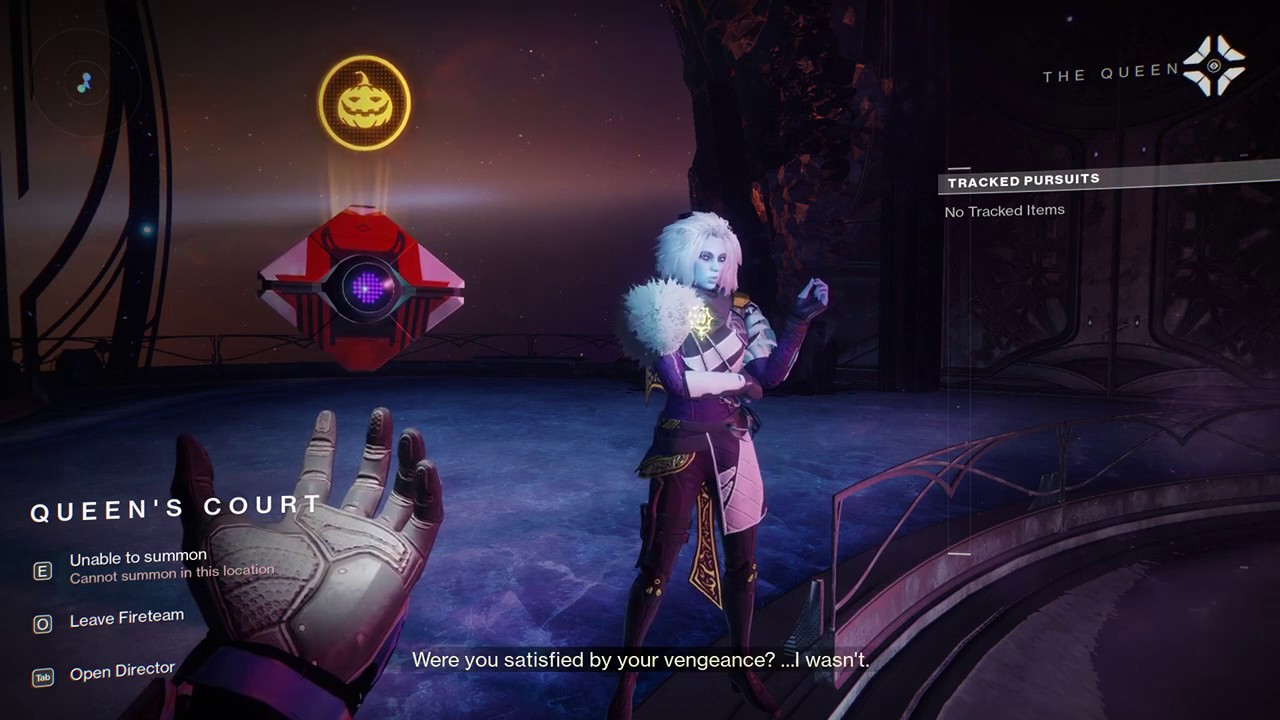
Task: Click the Unable to summon prompt
Action: [138, 557]
